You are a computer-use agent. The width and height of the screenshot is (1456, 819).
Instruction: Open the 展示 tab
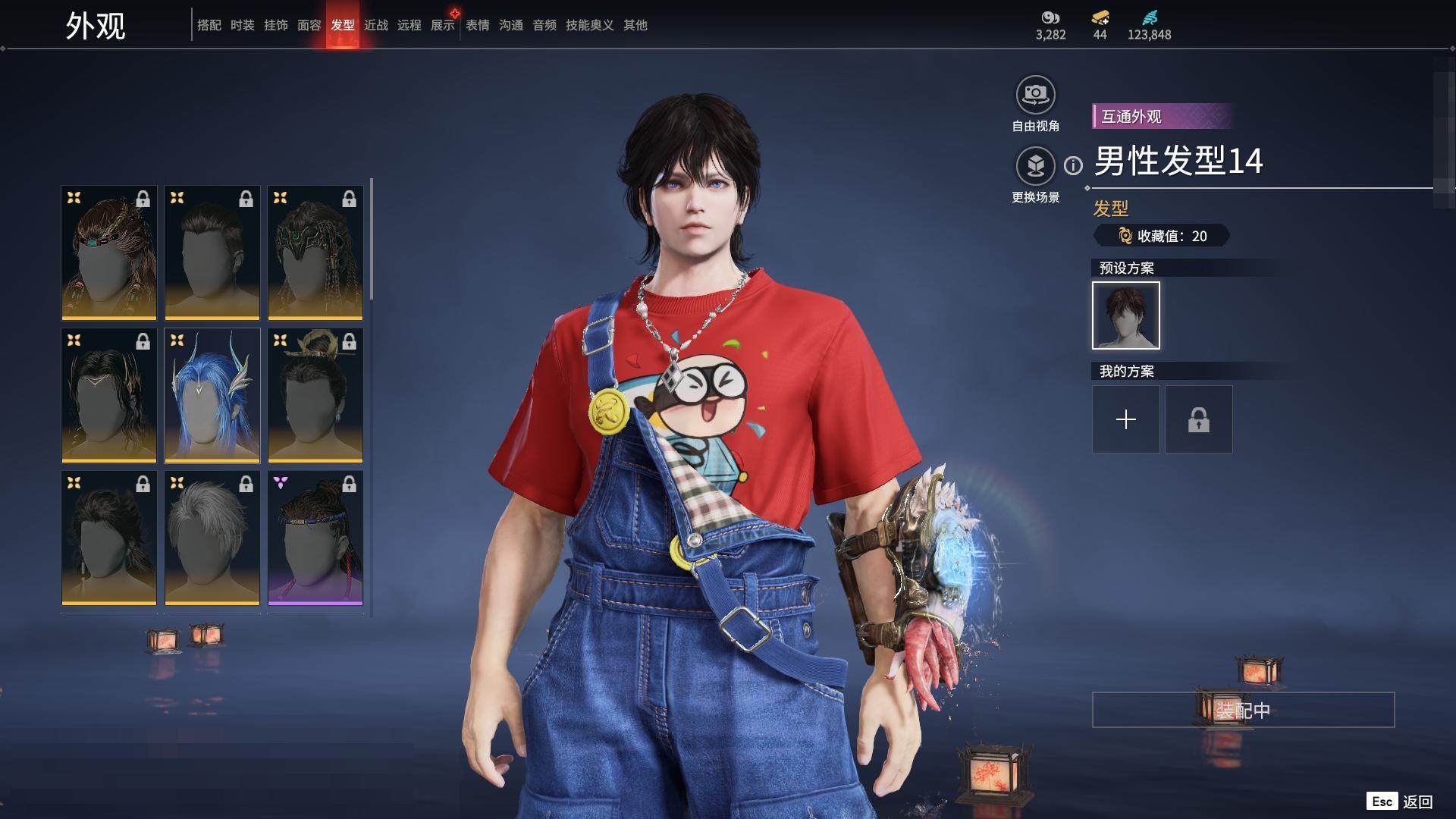(442, 25)
